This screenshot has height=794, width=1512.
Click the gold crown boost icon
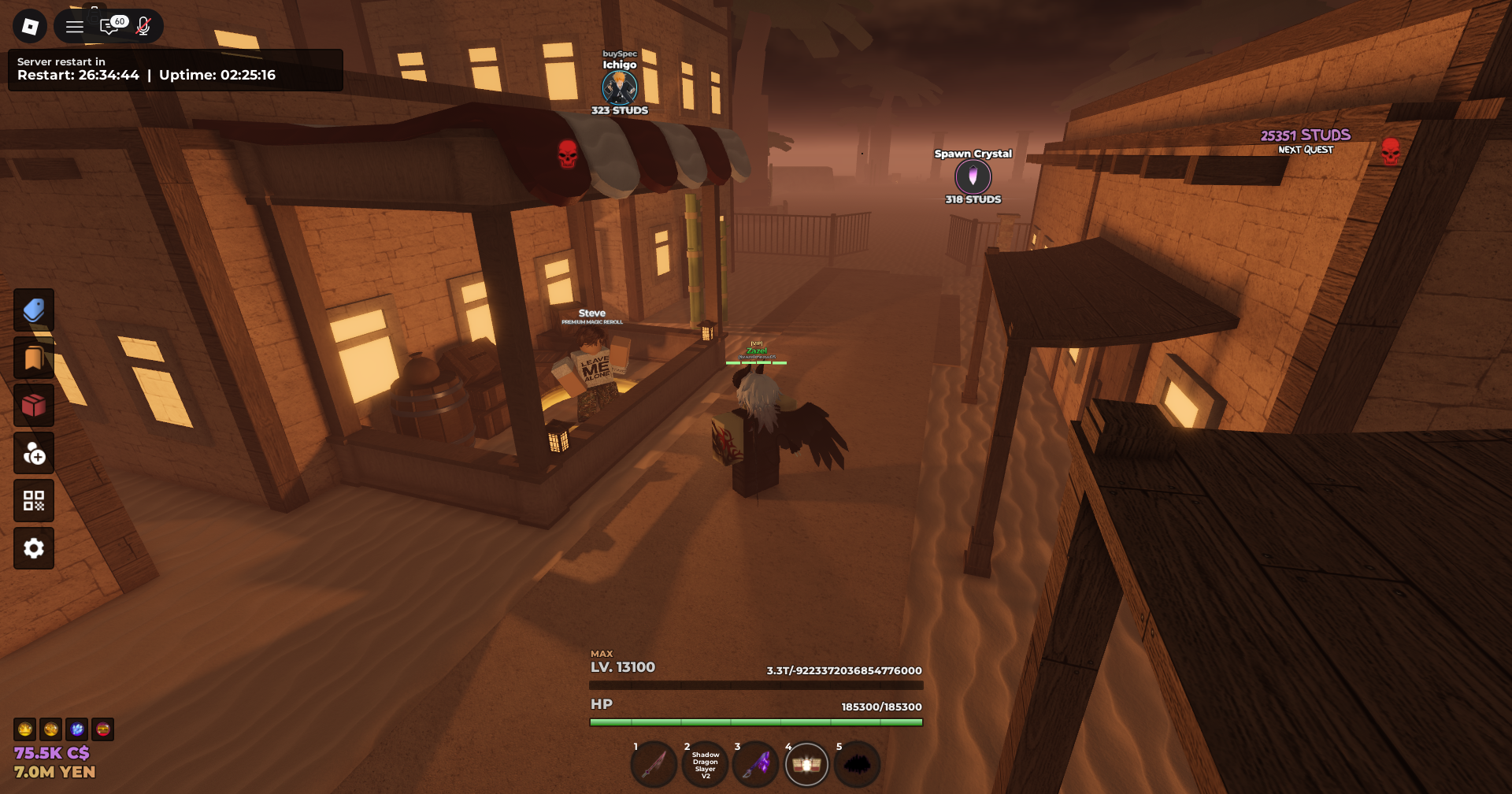(25, 729)
